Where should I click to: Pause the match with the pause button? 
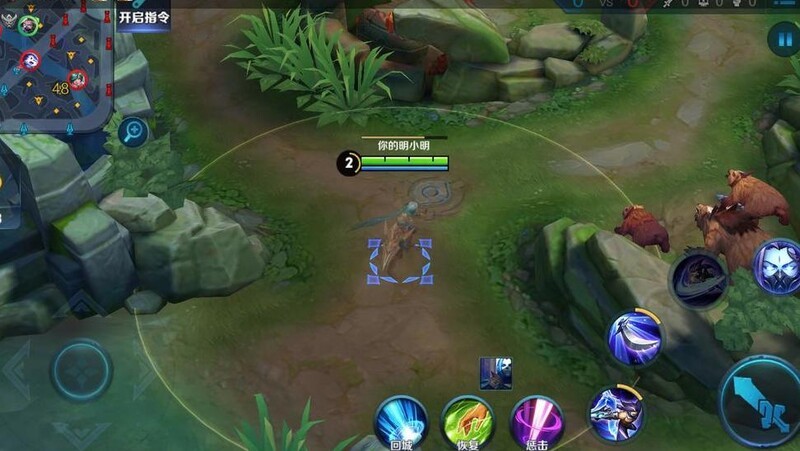[780, 40]
